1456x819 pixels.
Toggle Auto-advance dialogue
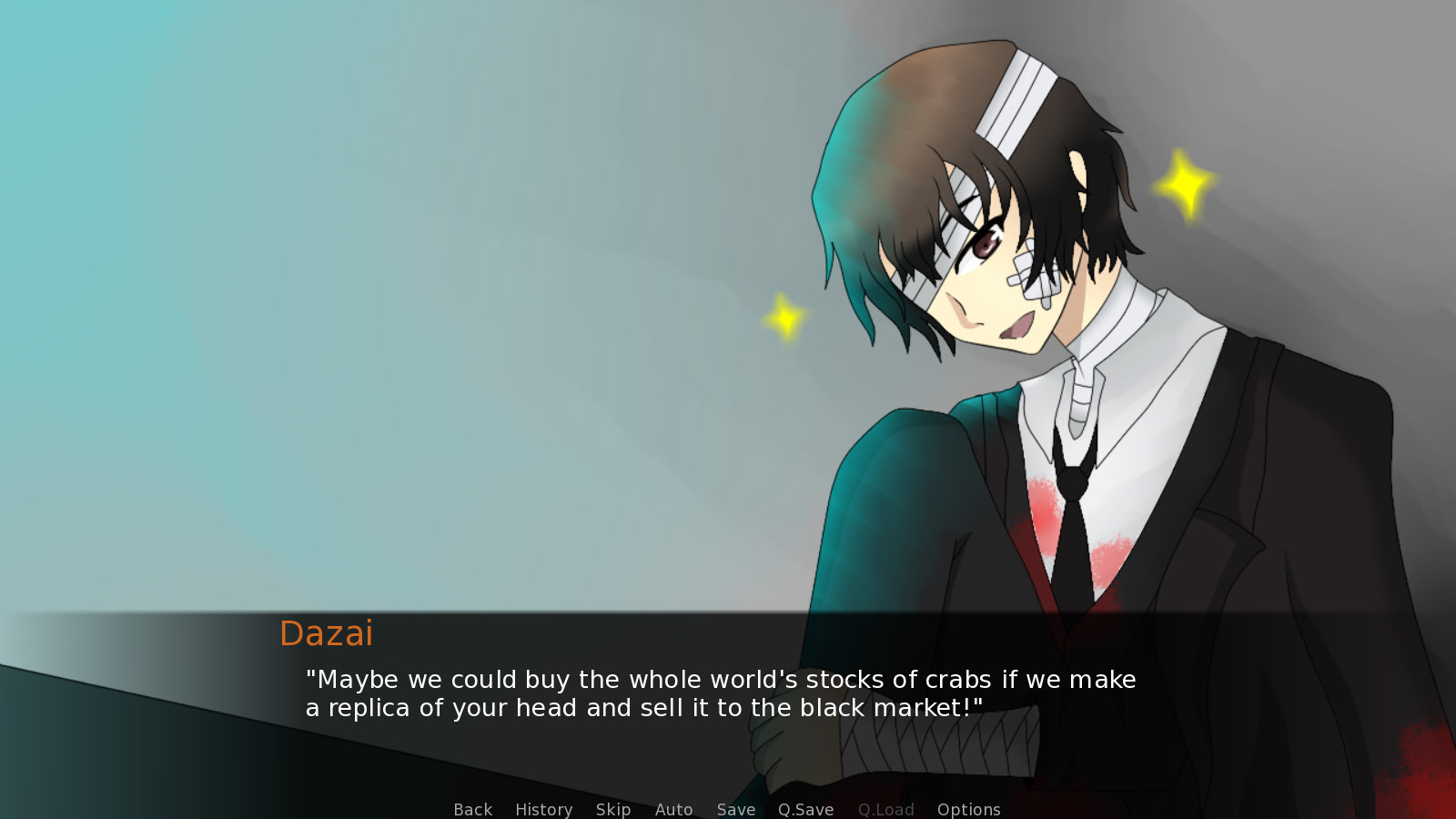click(x=673, y=809)
